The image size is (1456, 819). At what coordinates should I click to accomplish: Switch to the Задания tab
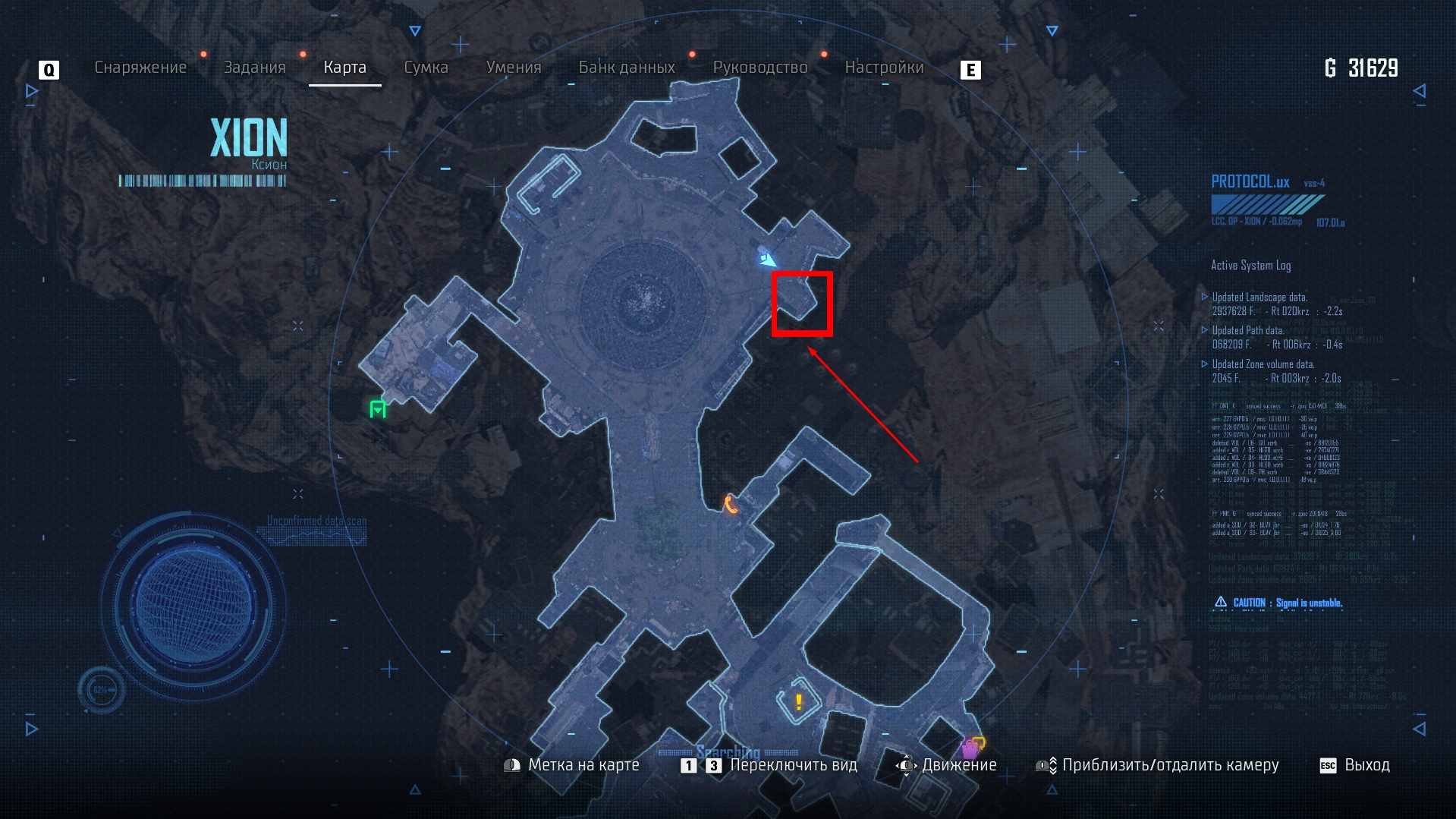click(254, 68)
